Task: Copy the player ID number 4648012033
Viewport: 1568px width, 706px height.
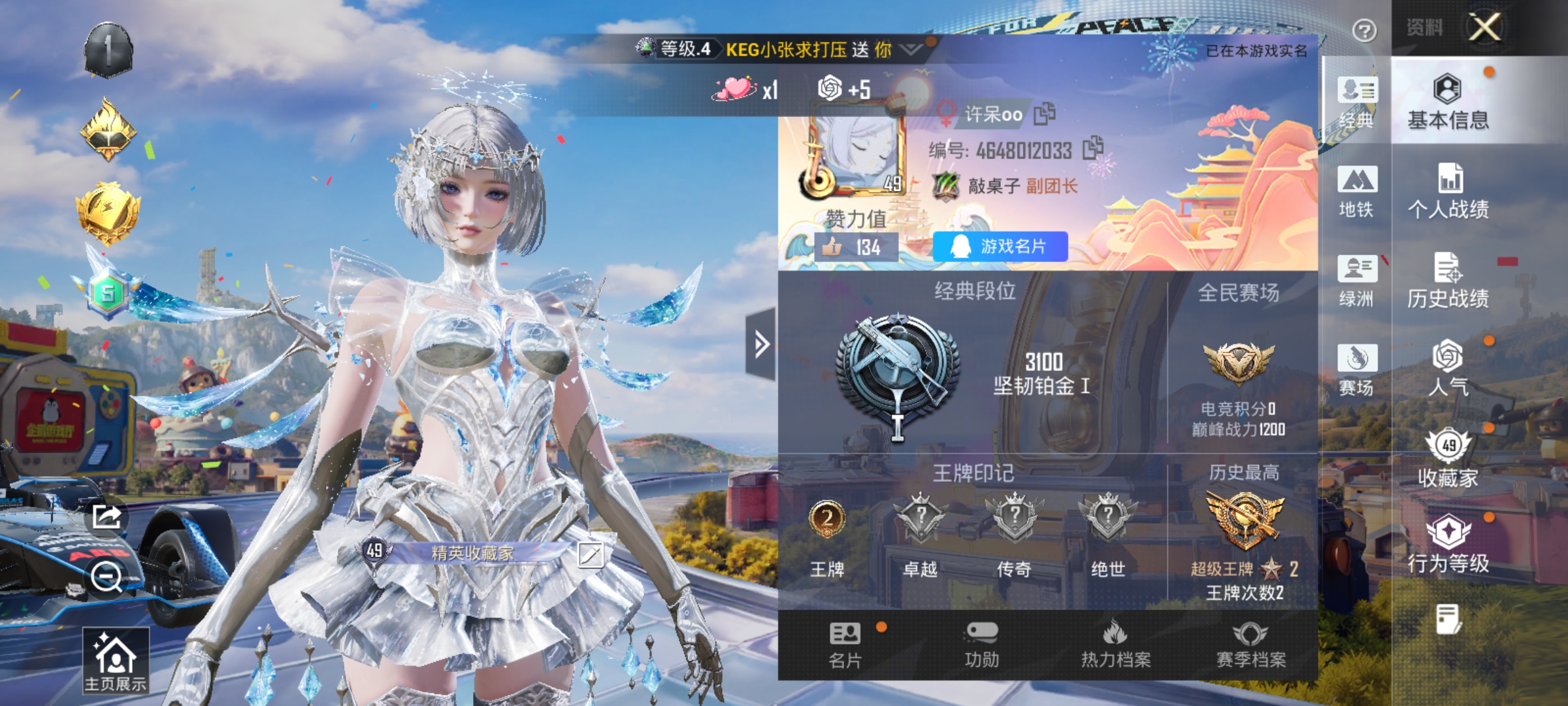Action: click(x=1092, y=148)
